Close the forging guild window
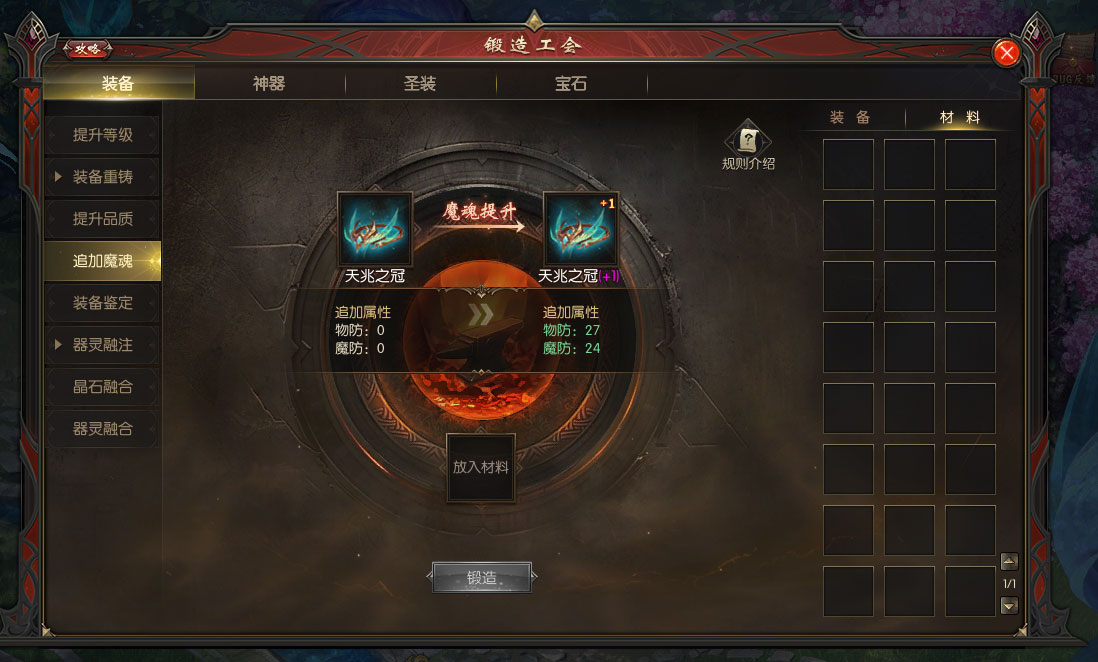 click(x=1006, y=53)
